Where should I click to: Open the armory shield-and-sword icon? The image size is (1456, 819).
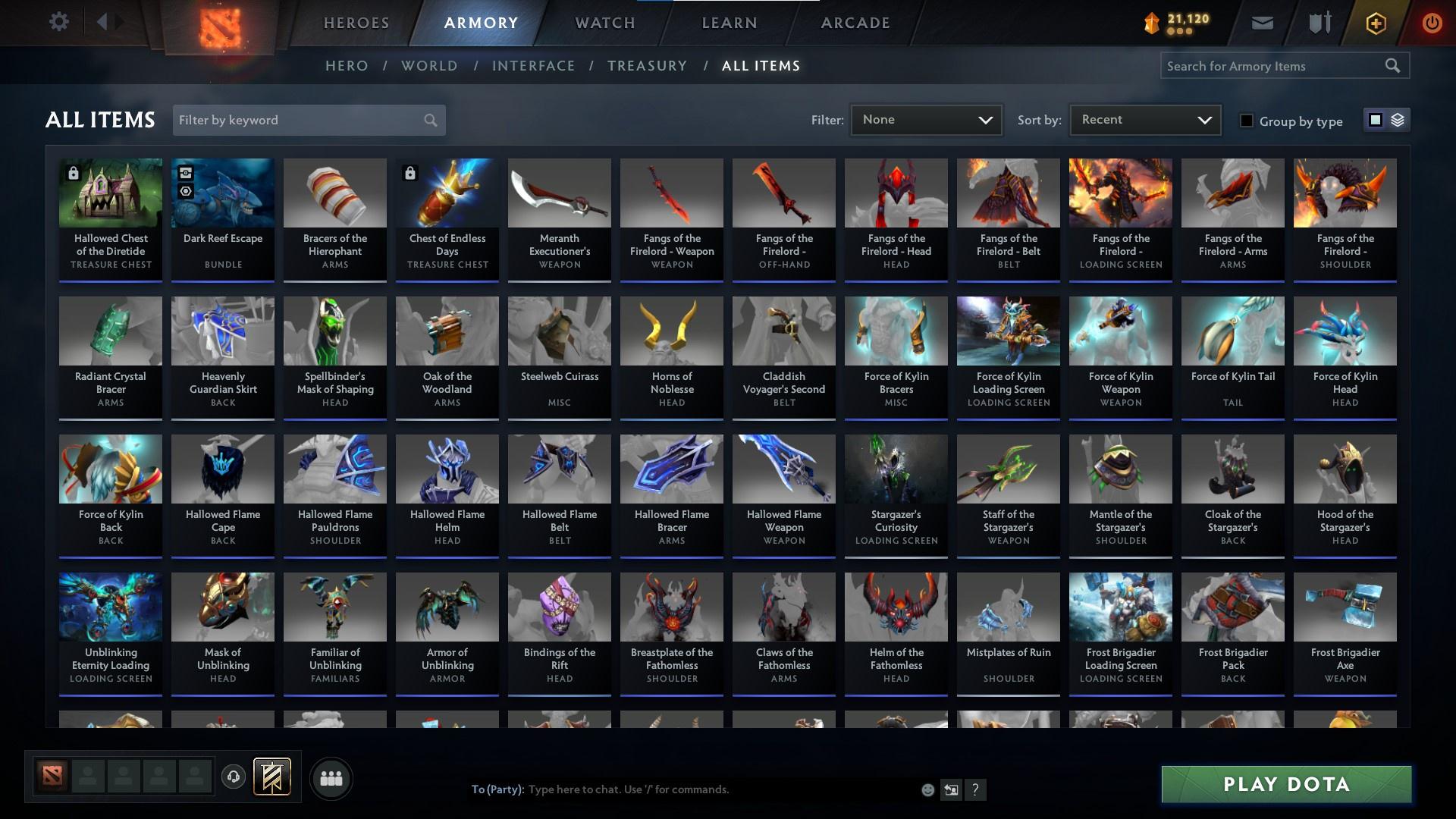(1318, 23)
